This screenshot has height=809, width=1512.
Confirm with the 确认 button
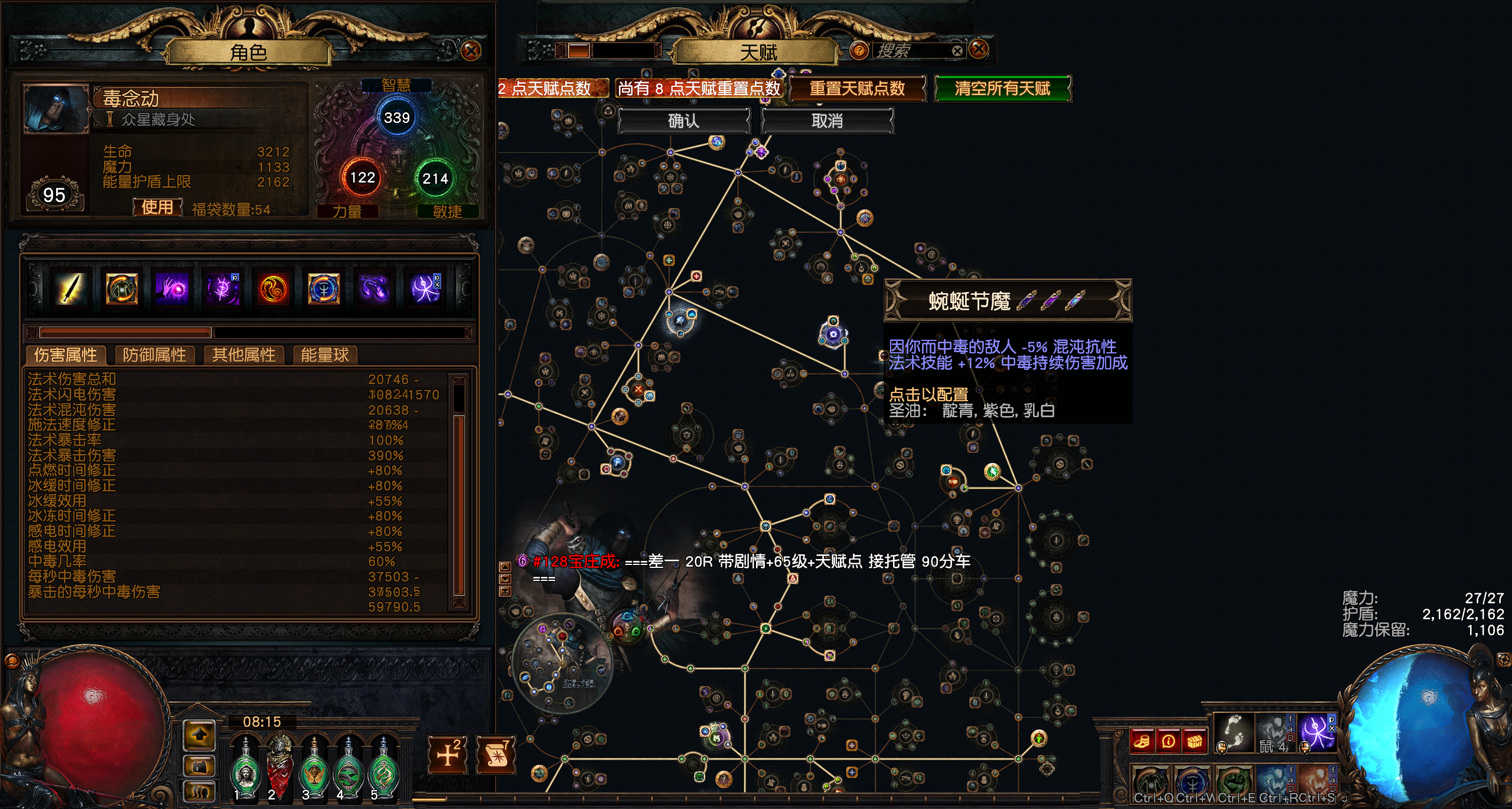pos(683,121)
